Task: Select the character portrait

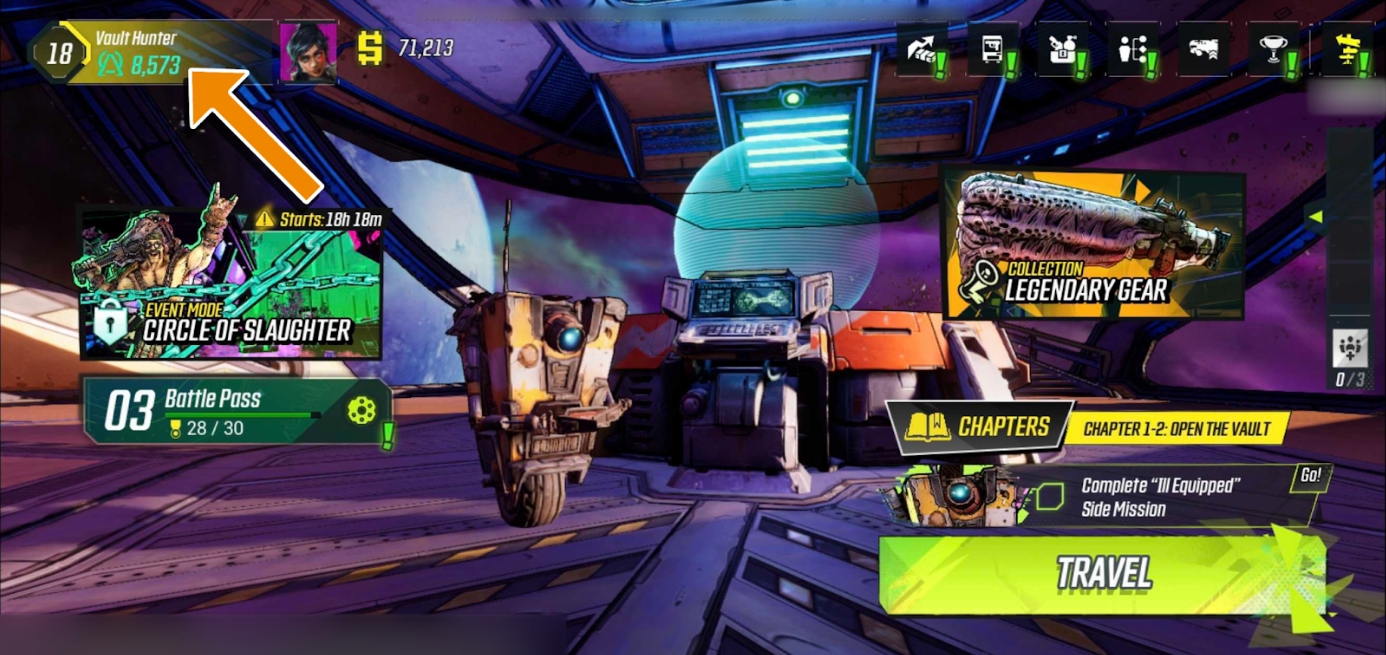Action: [308, 52]
